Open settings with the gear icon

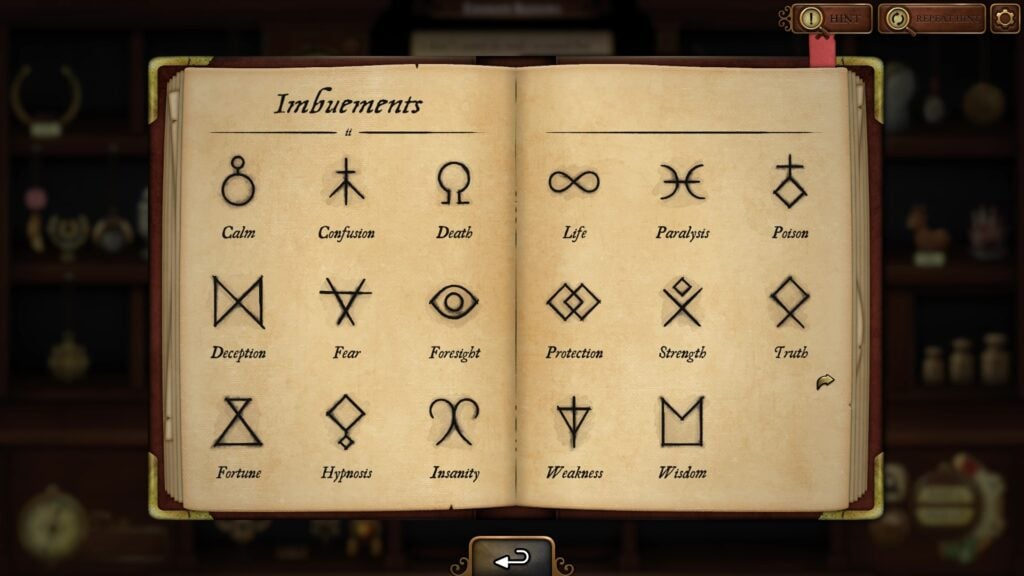(1004, 18)
